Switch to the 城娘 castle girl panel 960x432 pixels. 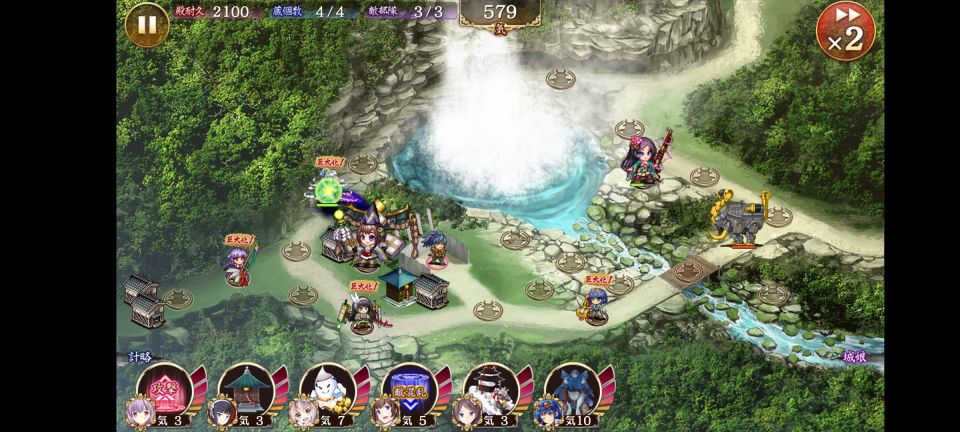[856, 357]
